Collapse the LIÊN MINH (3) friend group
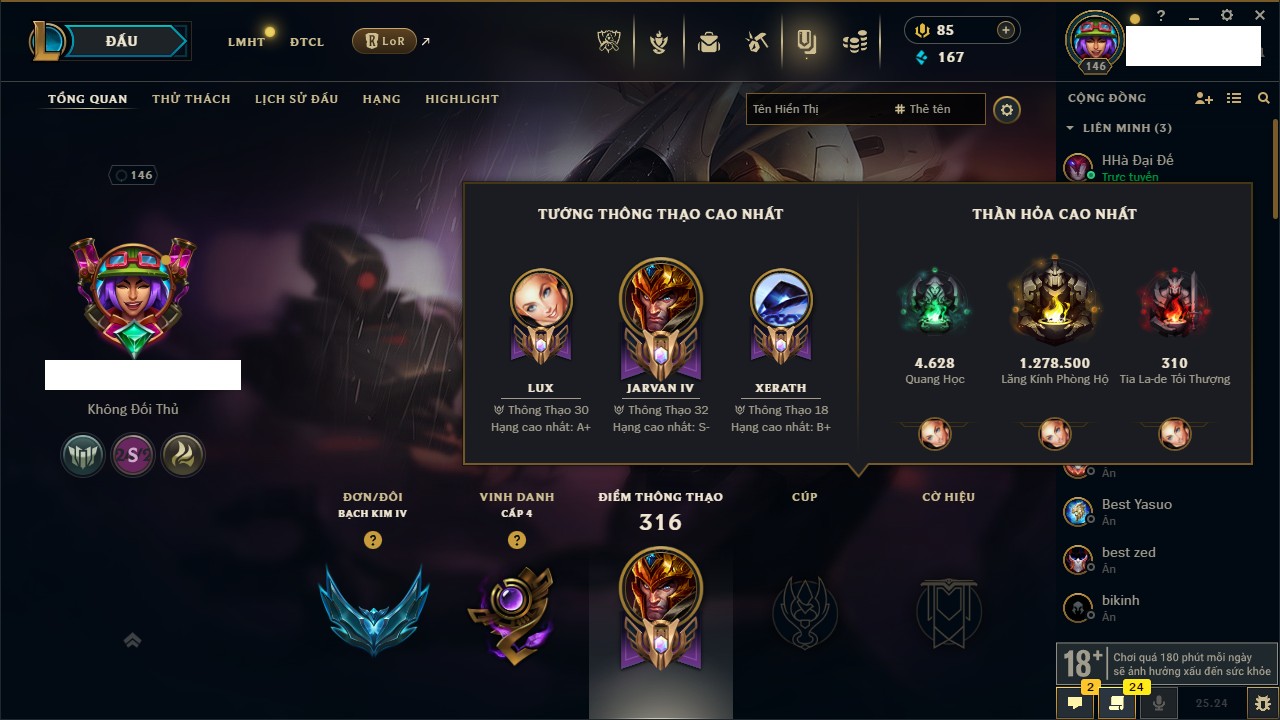Image resolution: width=1280 pixels, height=720 pixels. pos(1070,128)
